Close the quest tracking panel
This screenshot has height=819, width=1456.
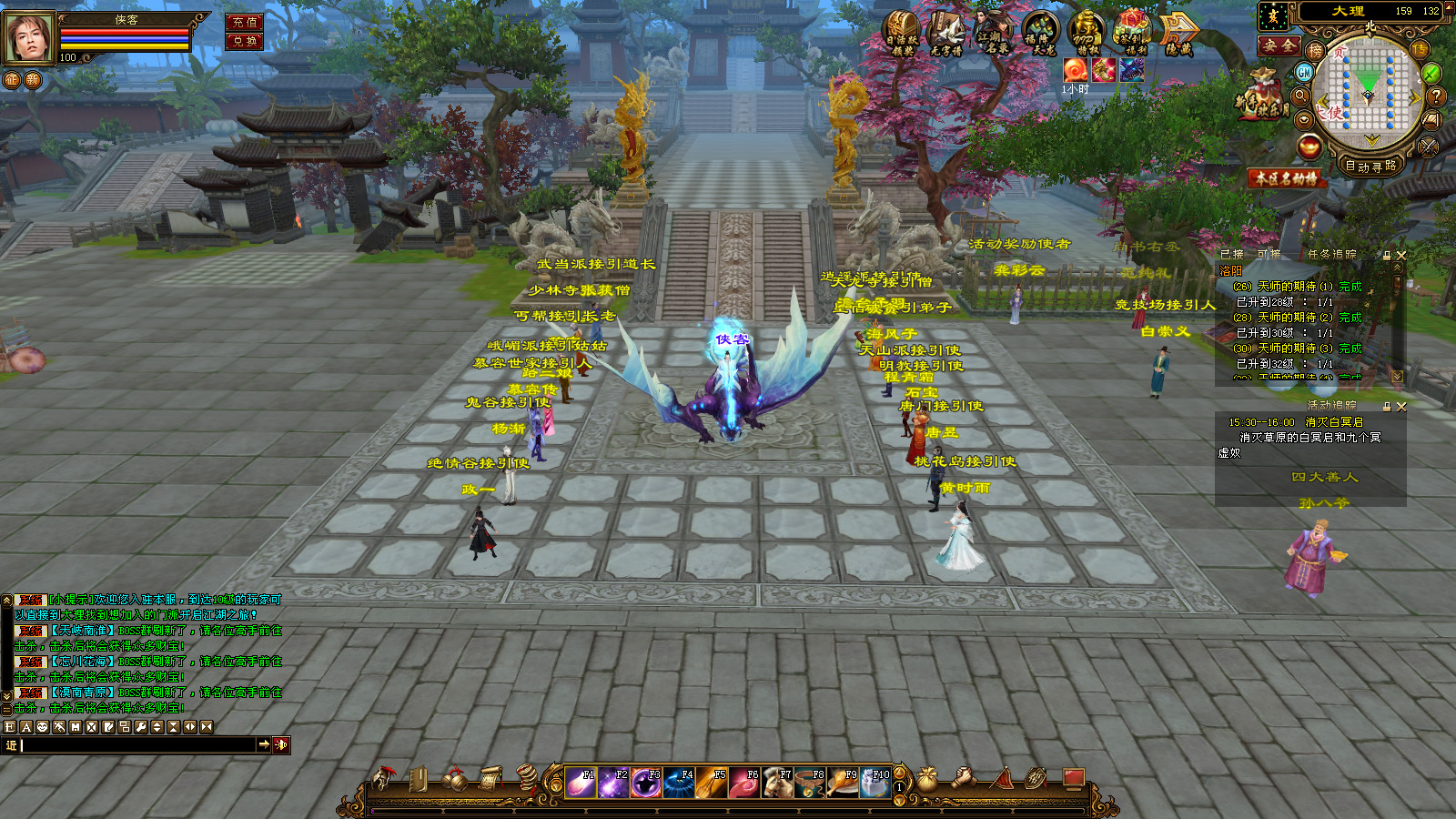(x=1401, y=256)
